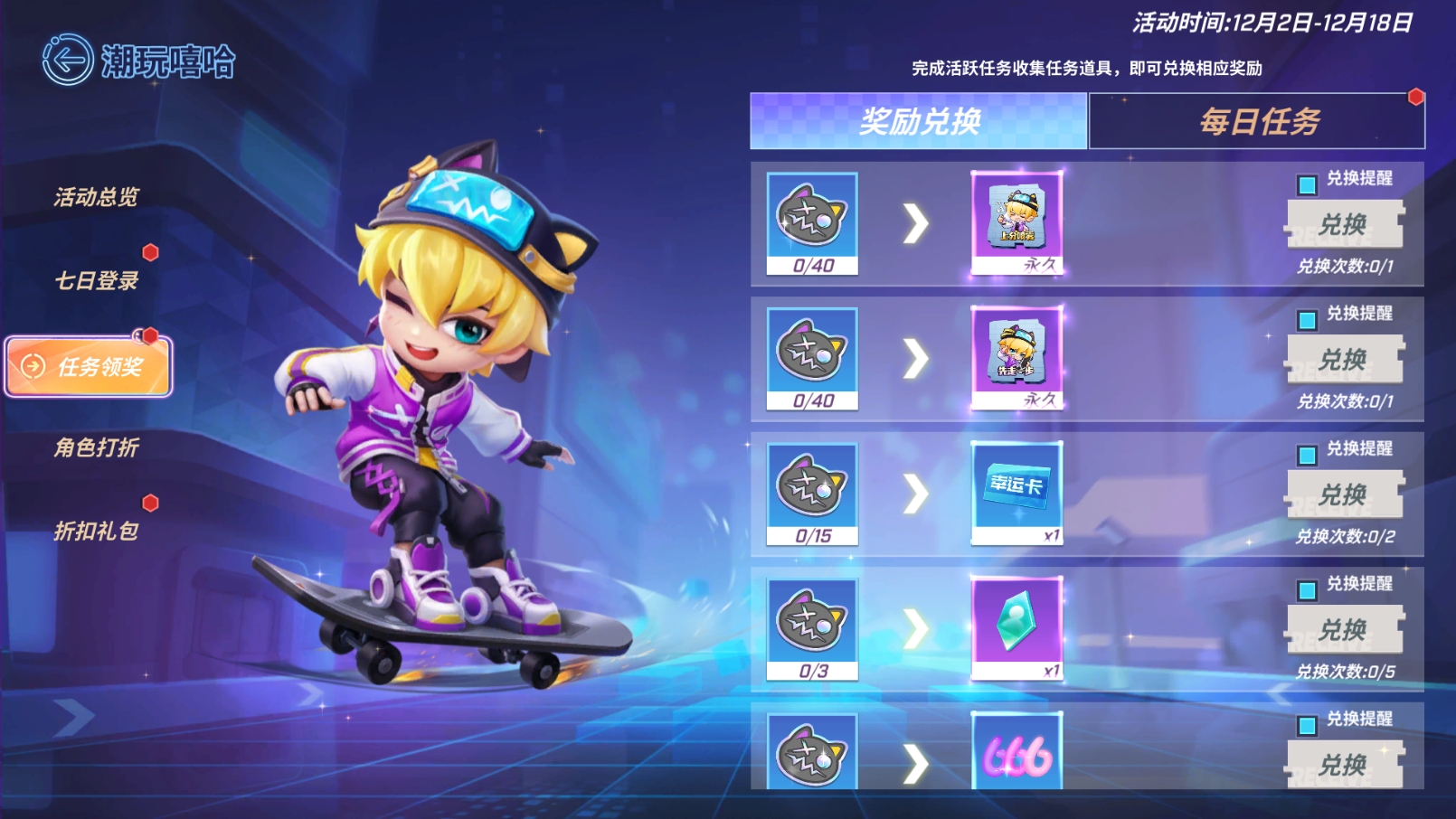This screenshot has height=819, width=1456.
Task: Toggle 兑换提醒 for the green gem reward
Action: coord(1307,590)
